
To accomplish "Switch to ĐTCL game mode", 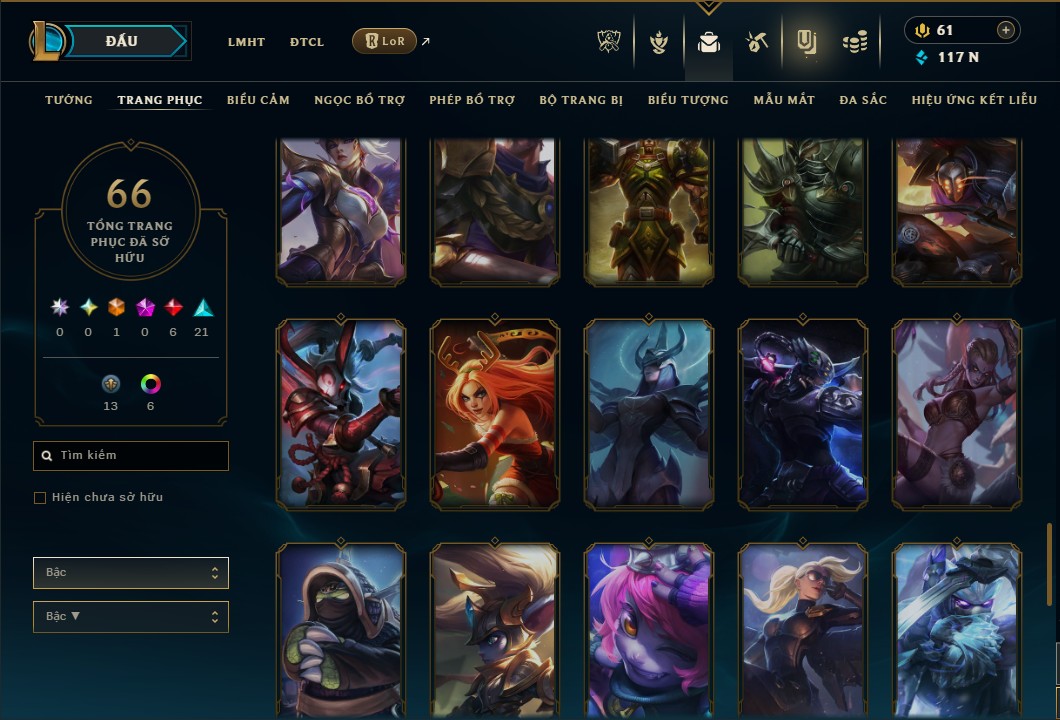I will (307, 42).
